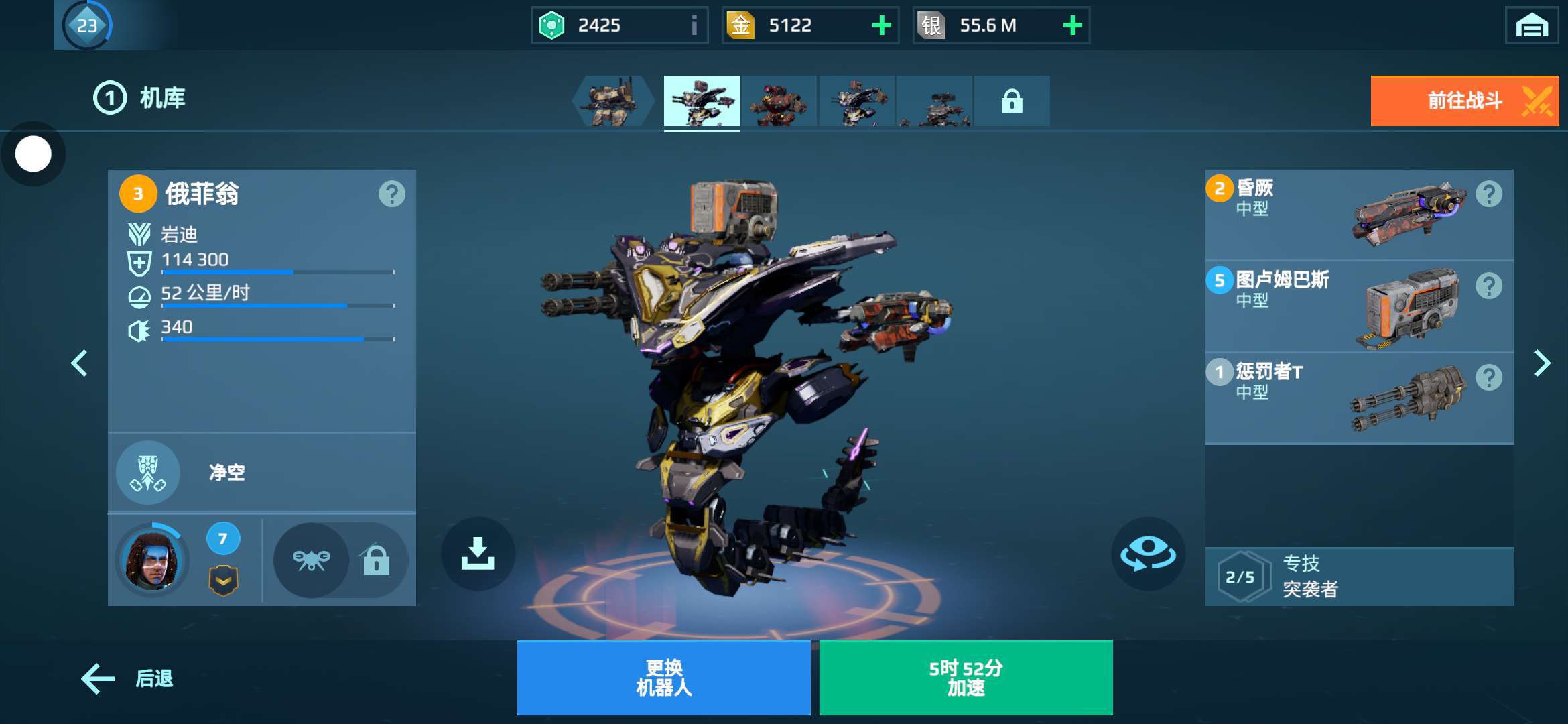Image resolution: width=1568 pixels, height=724 pixels.
Task: Click the blue 更换机器人 button
Action: point(663,678)
